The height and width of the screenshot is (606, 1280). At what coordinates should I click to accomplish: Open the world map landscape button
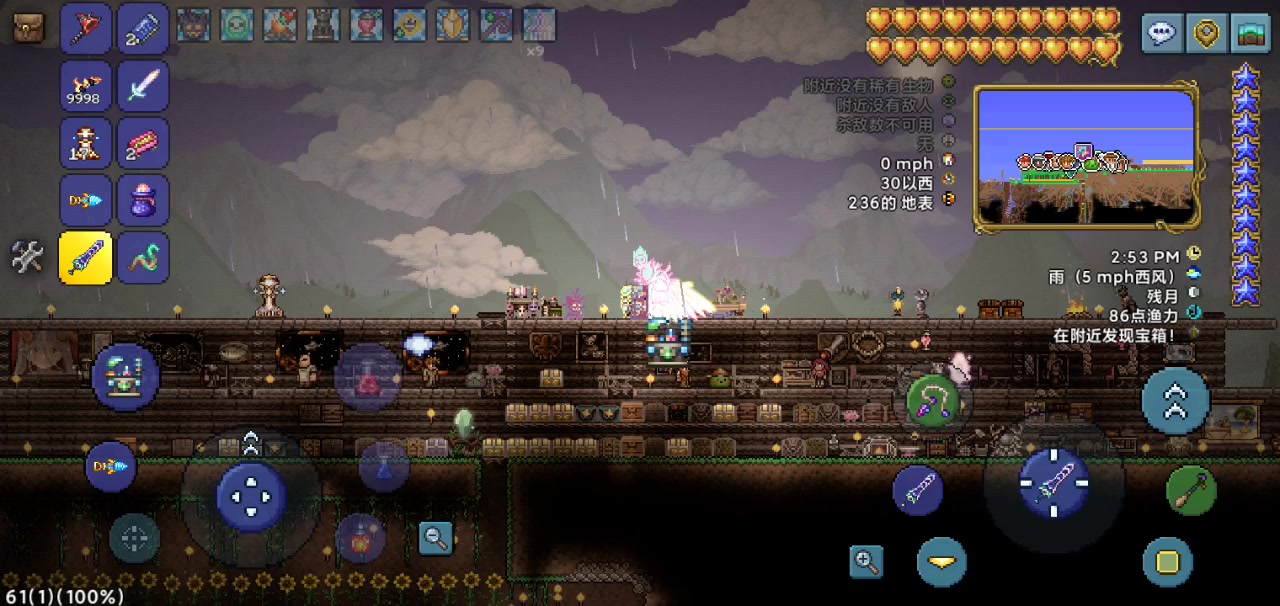[1250, 33]
